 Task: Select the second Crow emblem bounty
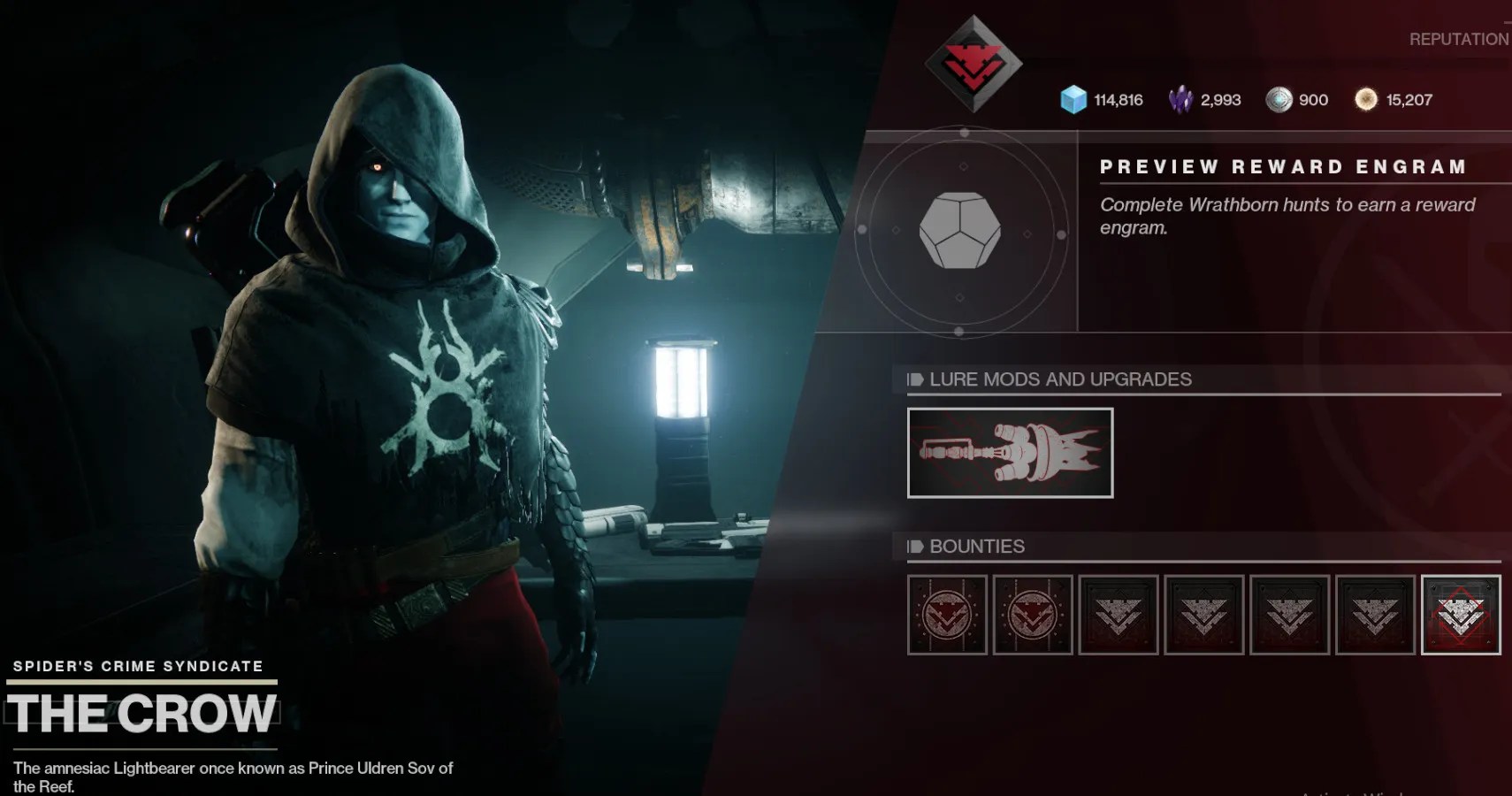[x=1033, y=613]
